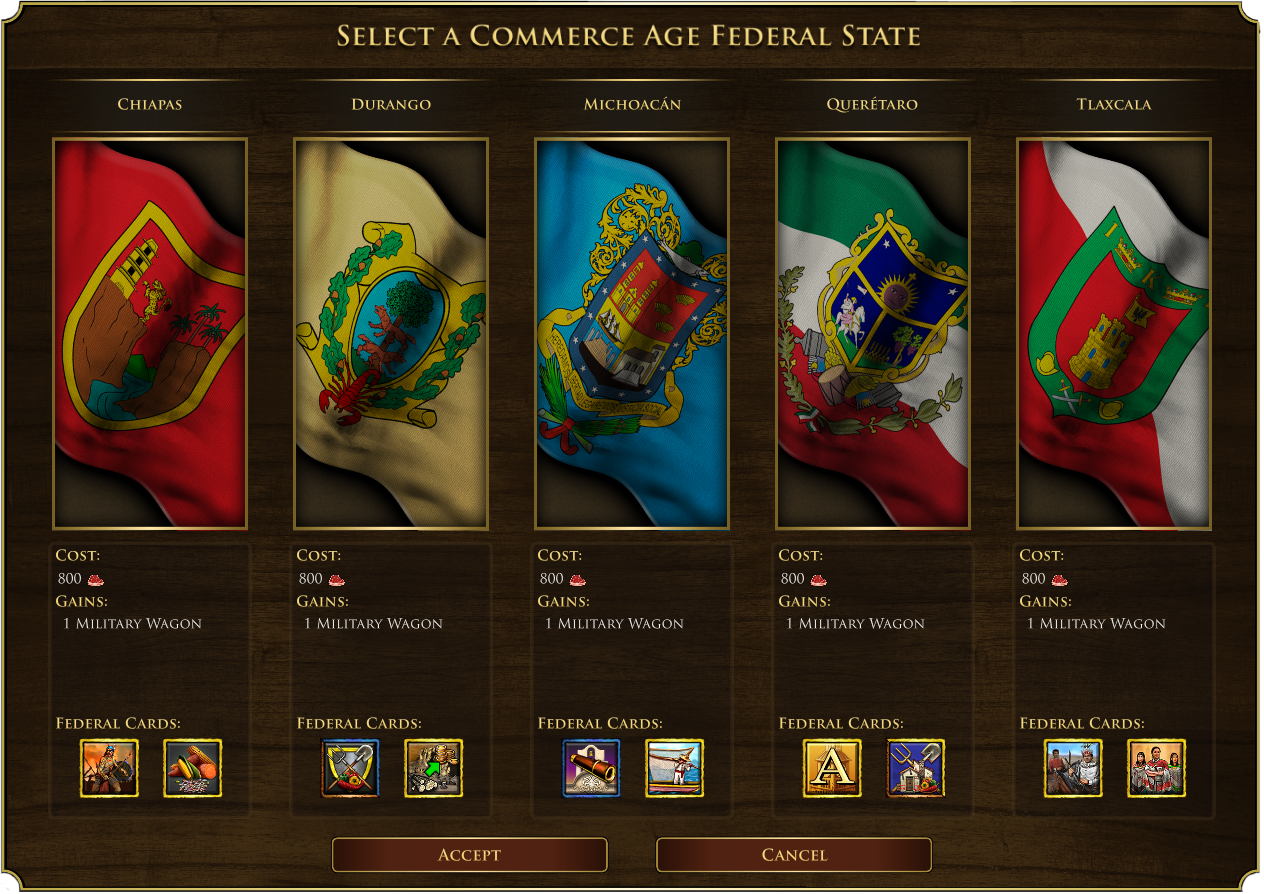Choose the Durango federal state flag

(x=391, y=333)
